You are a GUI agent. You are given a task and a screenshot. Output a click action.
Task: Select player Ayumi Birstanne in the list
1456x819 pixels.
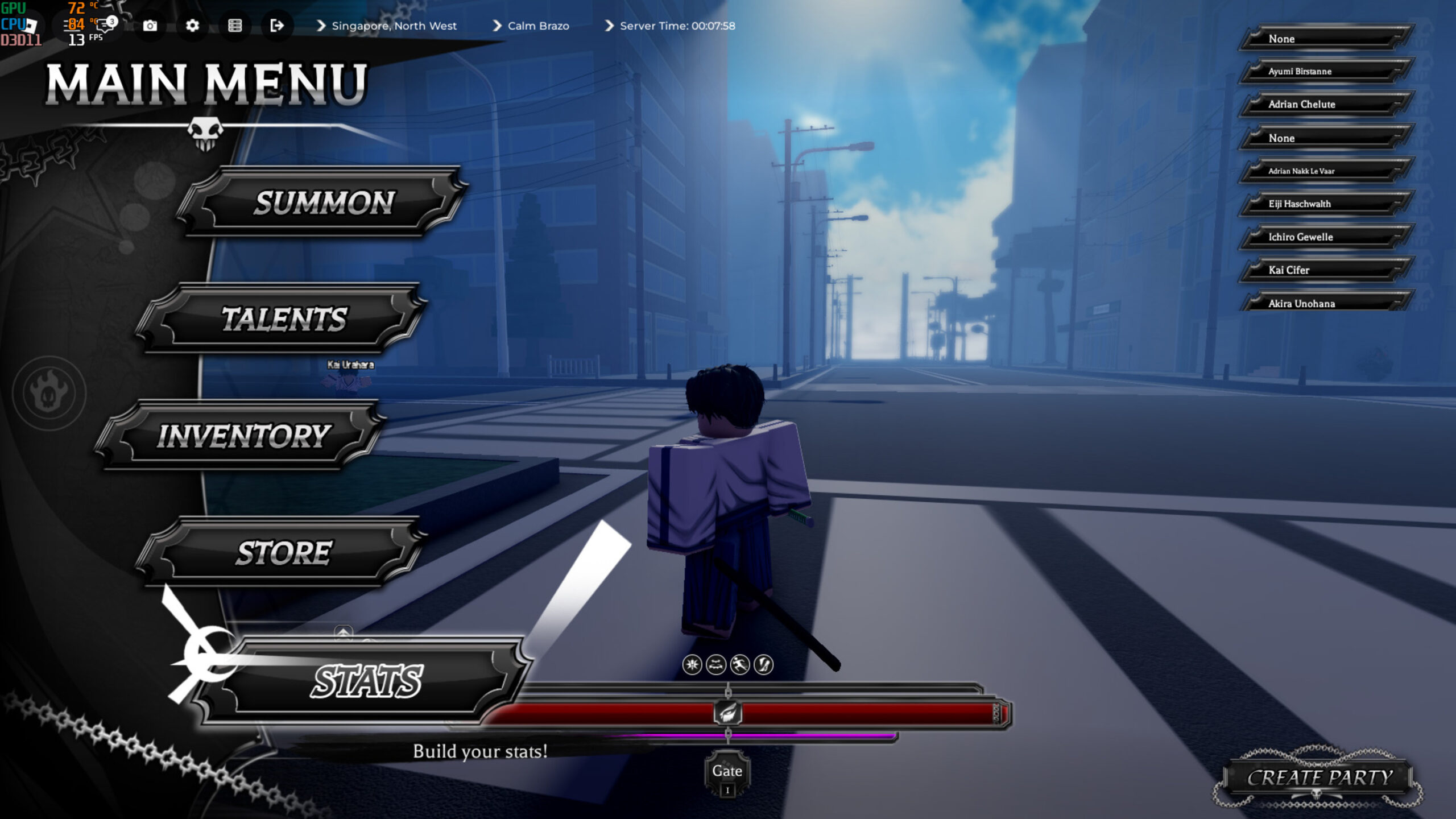[1325, 71]
